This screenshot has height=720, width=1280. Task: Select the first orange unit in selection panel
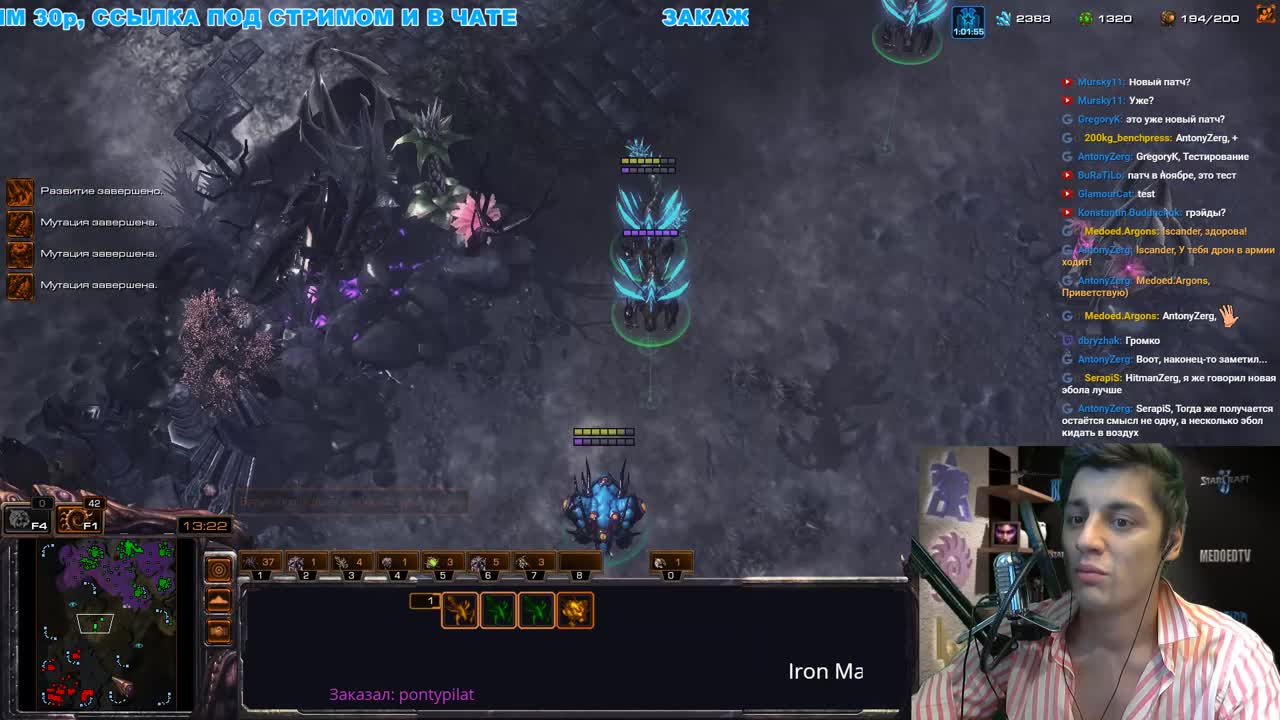coord(460,610)
